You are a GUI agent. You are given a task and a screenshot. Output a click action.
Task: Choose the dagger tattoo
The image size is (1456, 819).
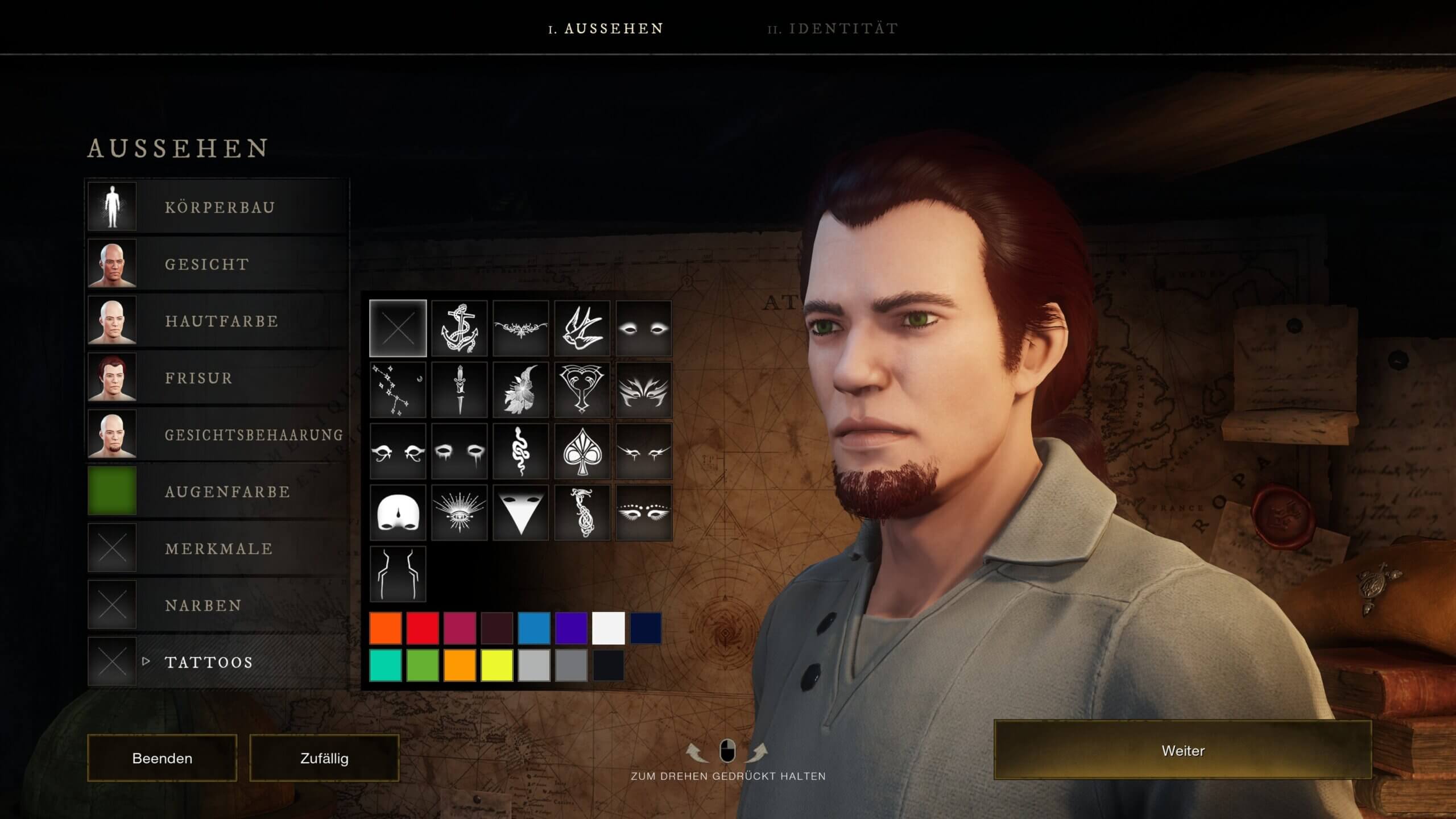click(459, 390)
